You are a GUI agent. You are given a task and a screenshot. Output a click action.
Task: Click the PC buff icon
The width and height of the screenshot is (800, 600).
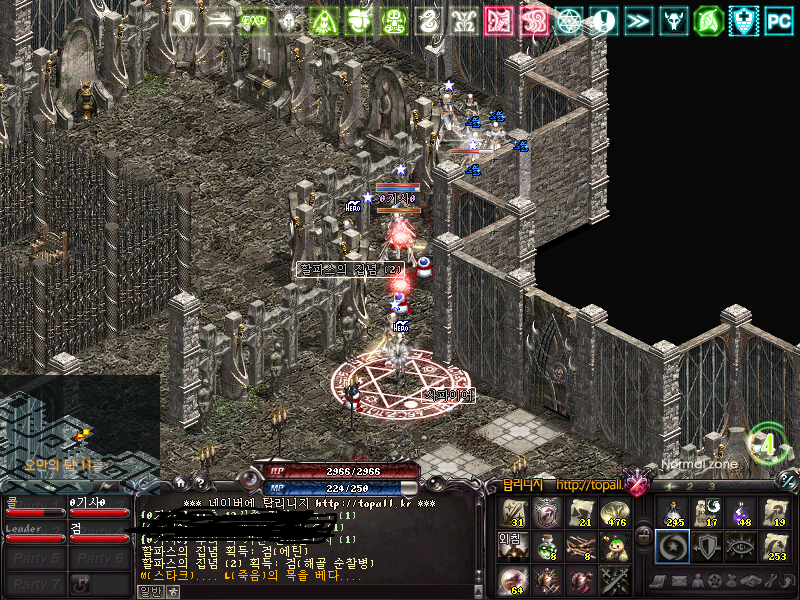tap(779, 19)
